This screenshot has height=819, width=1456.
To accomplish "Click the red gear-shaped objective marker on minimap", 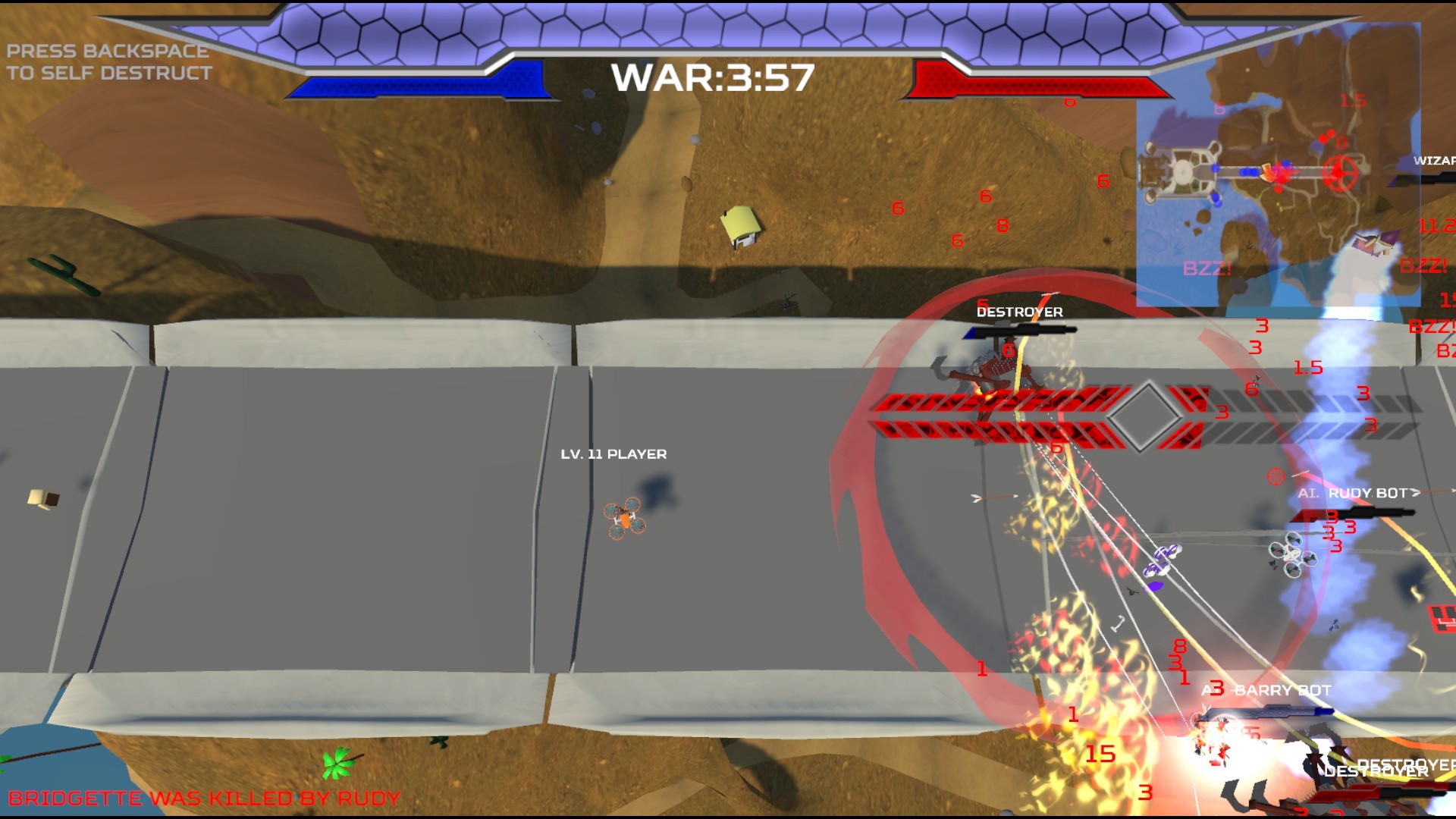I will point(1342,171).
